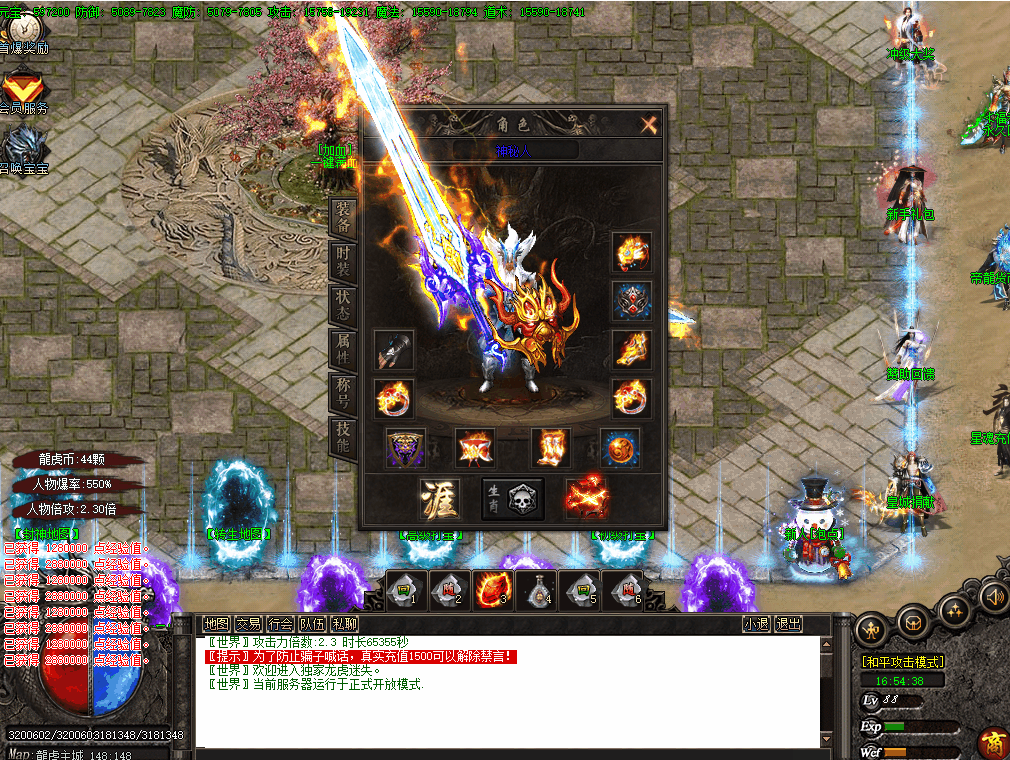Open the 状态 status tab
This screenshot has width=1010, height=760.
point(342,305)
